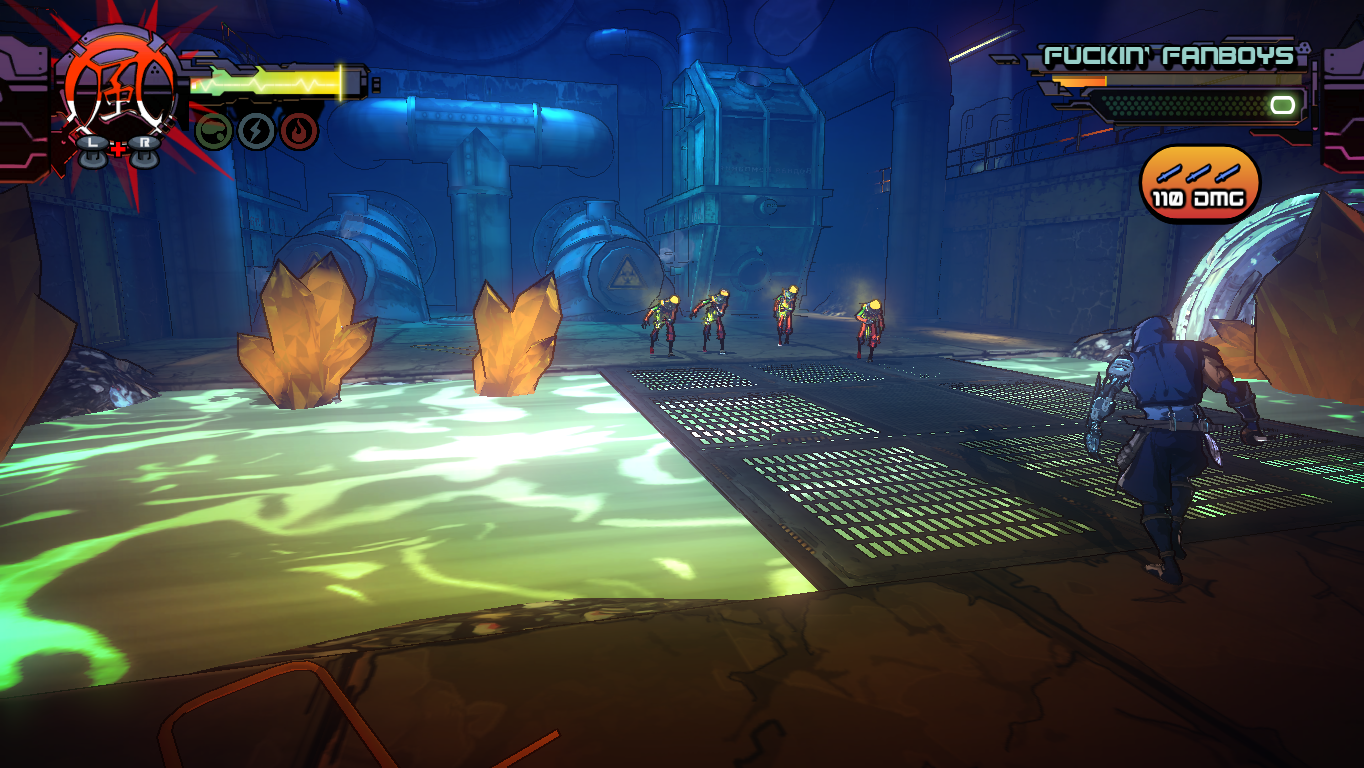Activate the blue lightning bolt ability
Image resolution: width=1364 pixels, height=768 pixels.
(256, 131)
